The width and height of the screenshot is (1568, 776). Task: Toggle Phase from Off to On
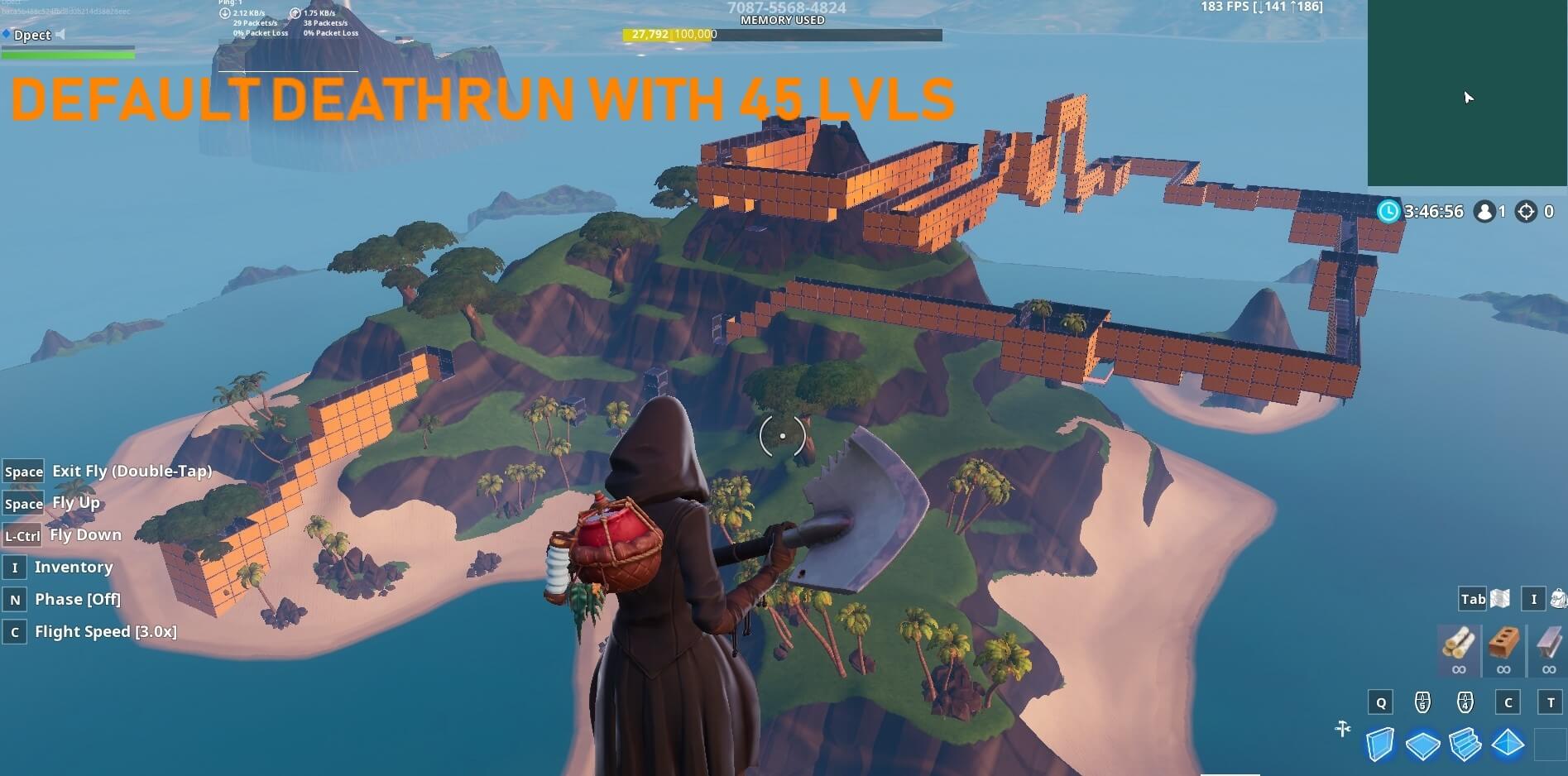pos(78,599)
